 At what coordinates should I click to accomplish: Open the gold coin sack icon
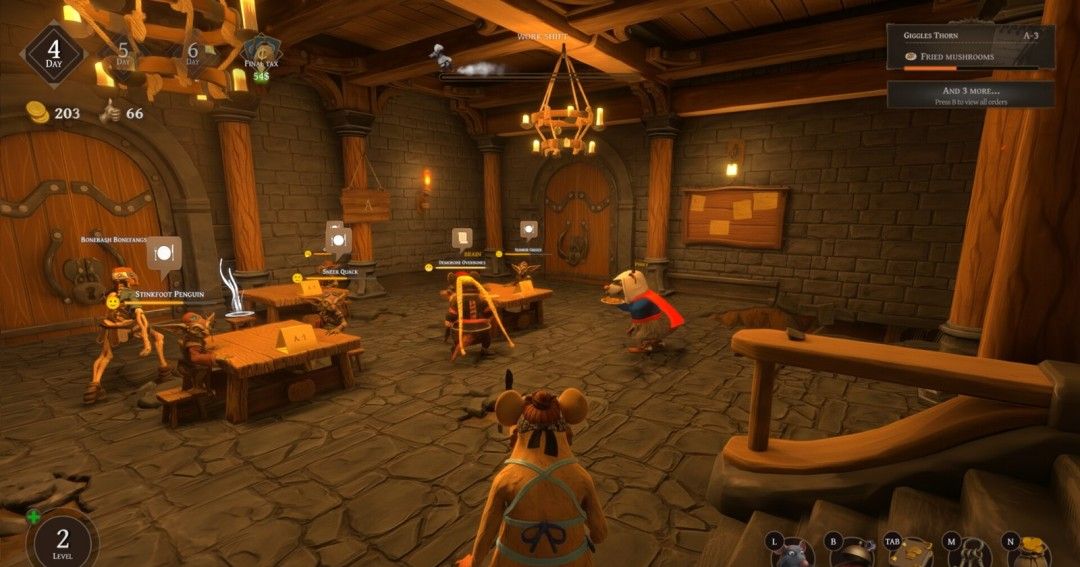tap(1030, 552)
